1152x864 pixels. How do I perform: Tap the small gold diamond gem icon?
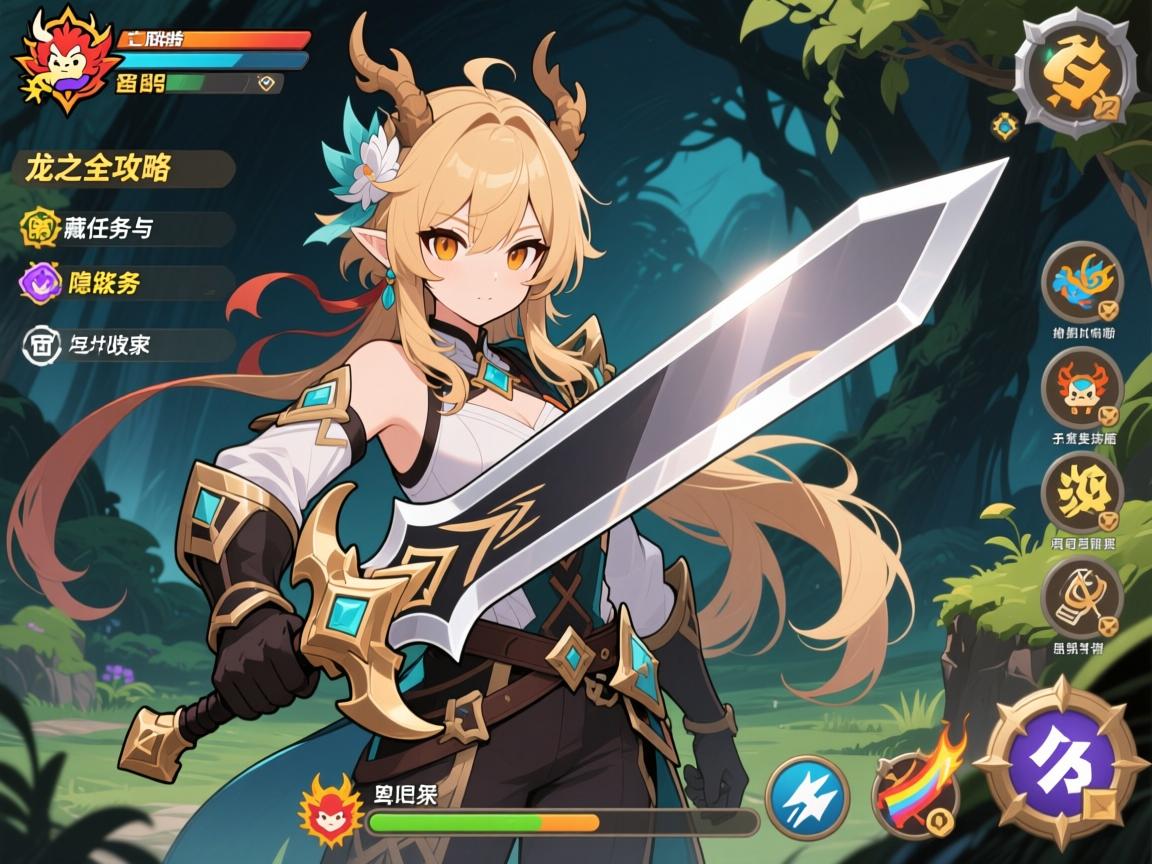pos(1005,126)
